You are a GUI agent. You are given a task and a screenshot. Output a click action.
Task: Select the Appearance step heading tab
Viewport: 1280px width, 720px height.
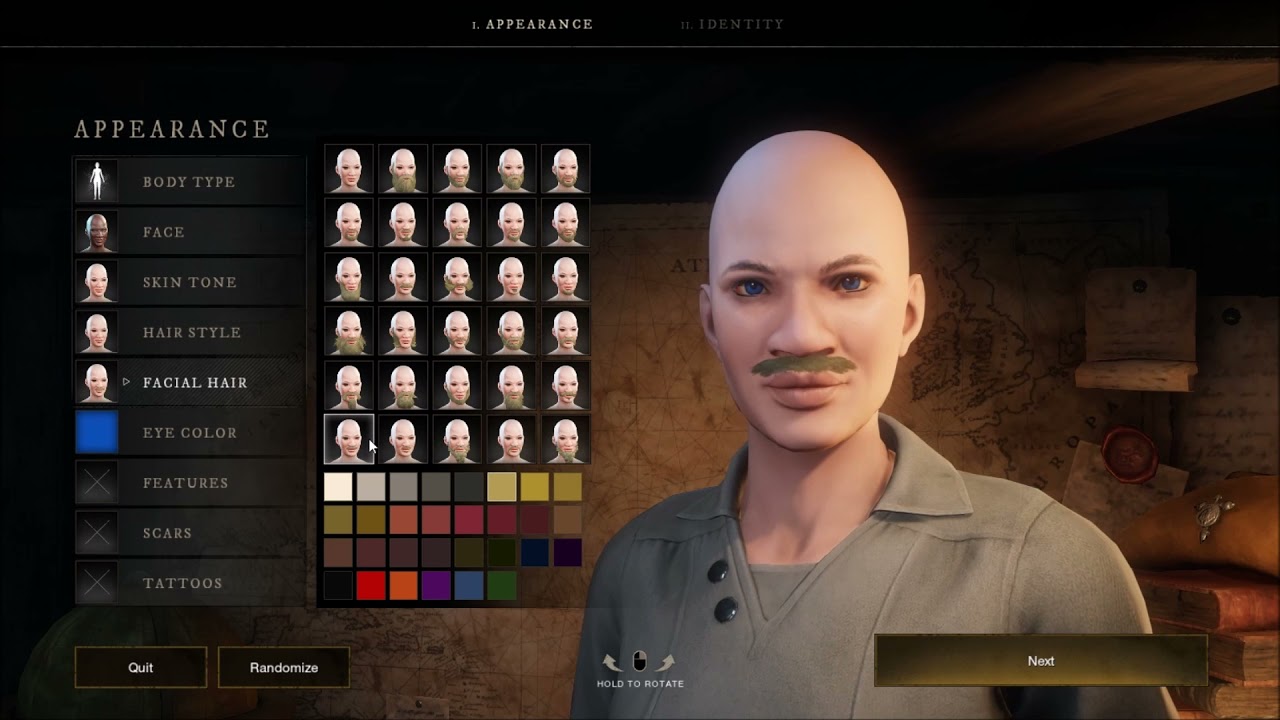click(533, 24)
